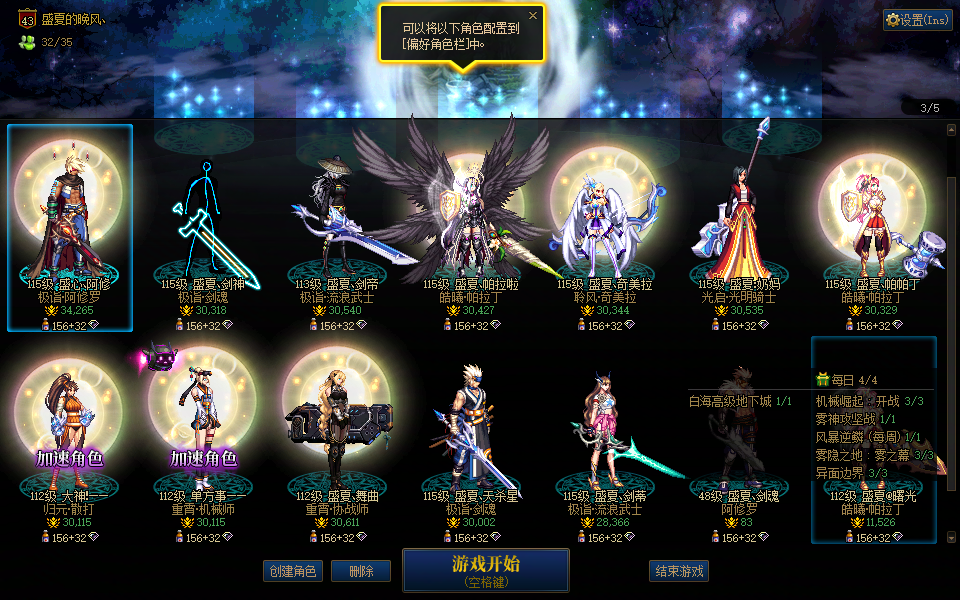Click the character list scroll-down arrow
Viewport: 960px width, 600px height.
(951, 538)
